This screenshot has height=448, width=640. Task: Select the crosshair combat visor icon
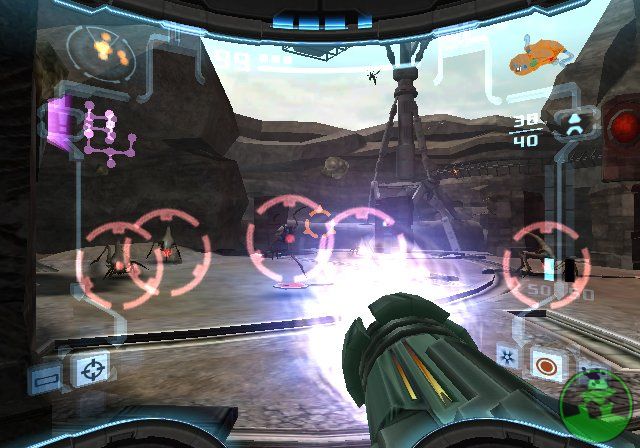click(x=90, y=372)
